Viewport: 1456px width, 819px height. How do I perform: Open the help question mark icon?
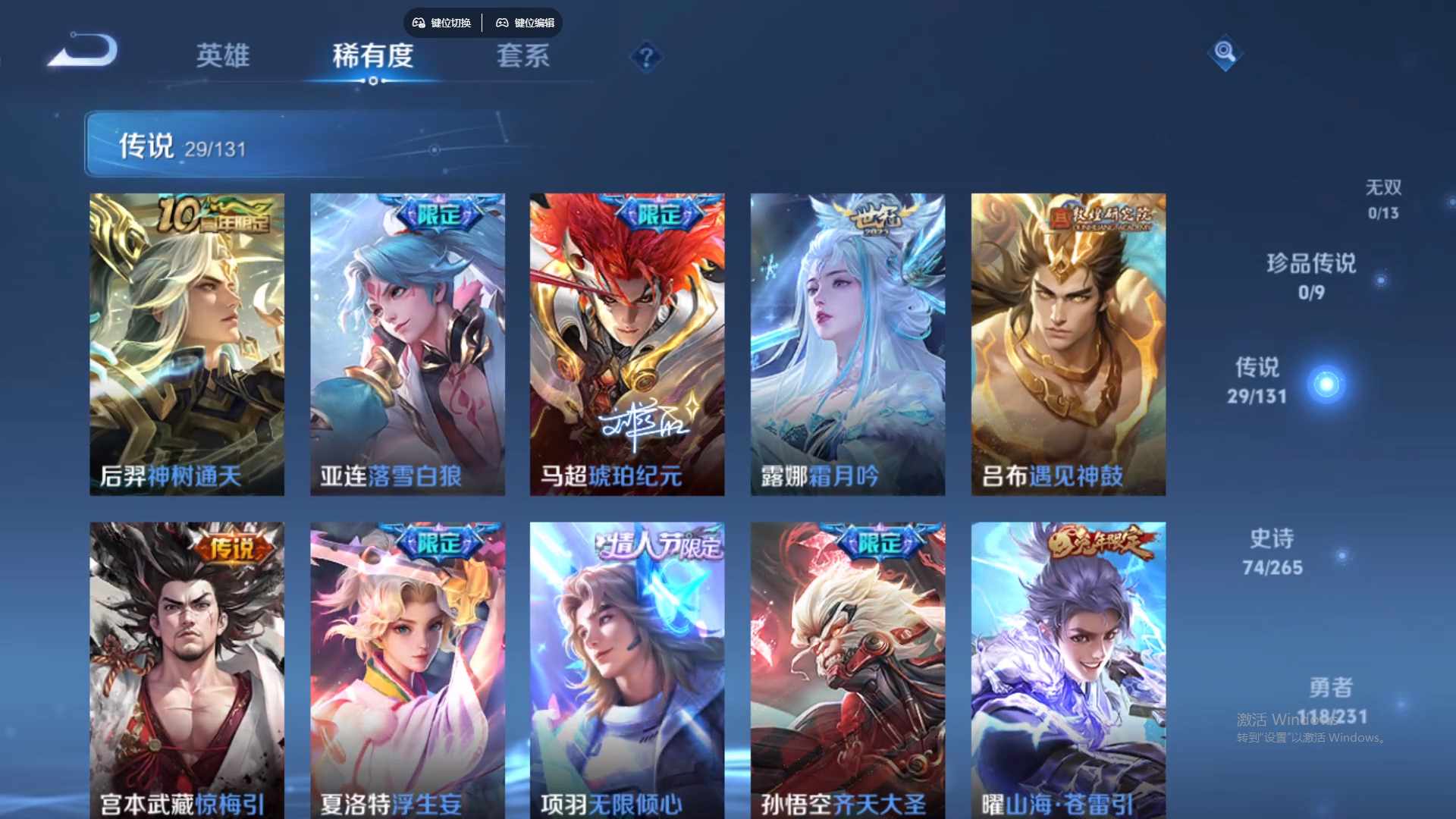(x=645, y=55)
